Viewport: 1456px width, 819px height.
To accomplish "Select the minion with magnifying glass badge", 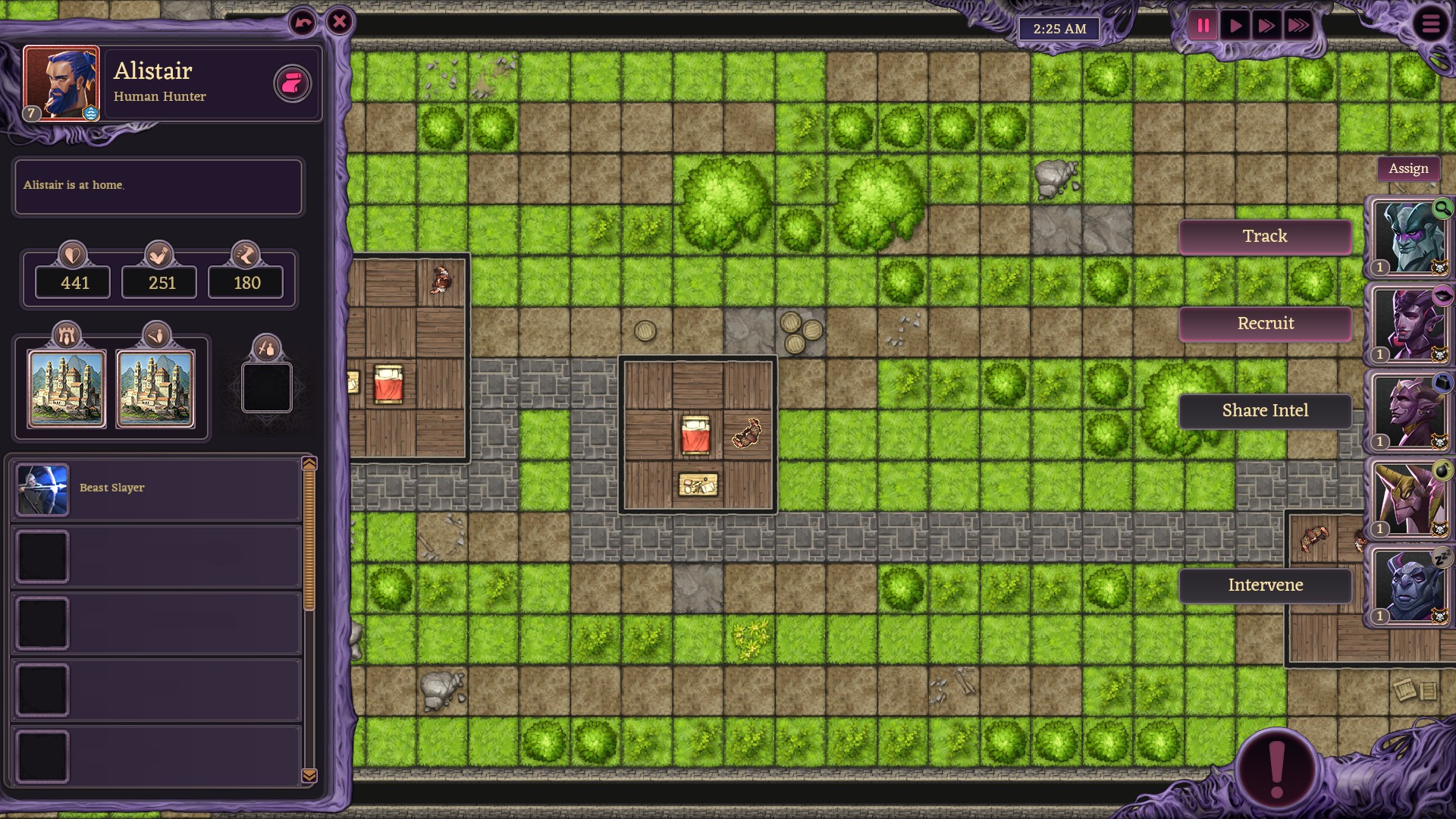I will pyautogui.click(x=1409, y=238).
